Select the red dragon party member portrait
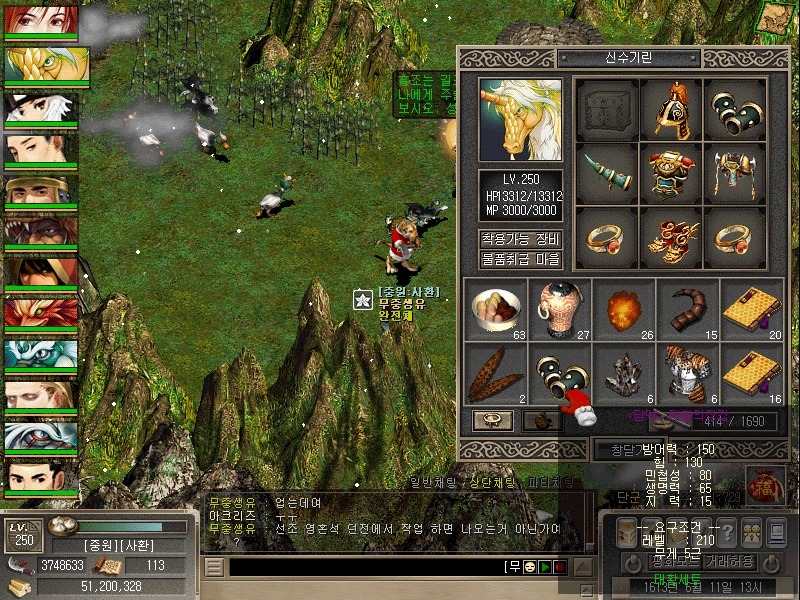The height and width of the screenshot is (600, 800). click(41, 315)
